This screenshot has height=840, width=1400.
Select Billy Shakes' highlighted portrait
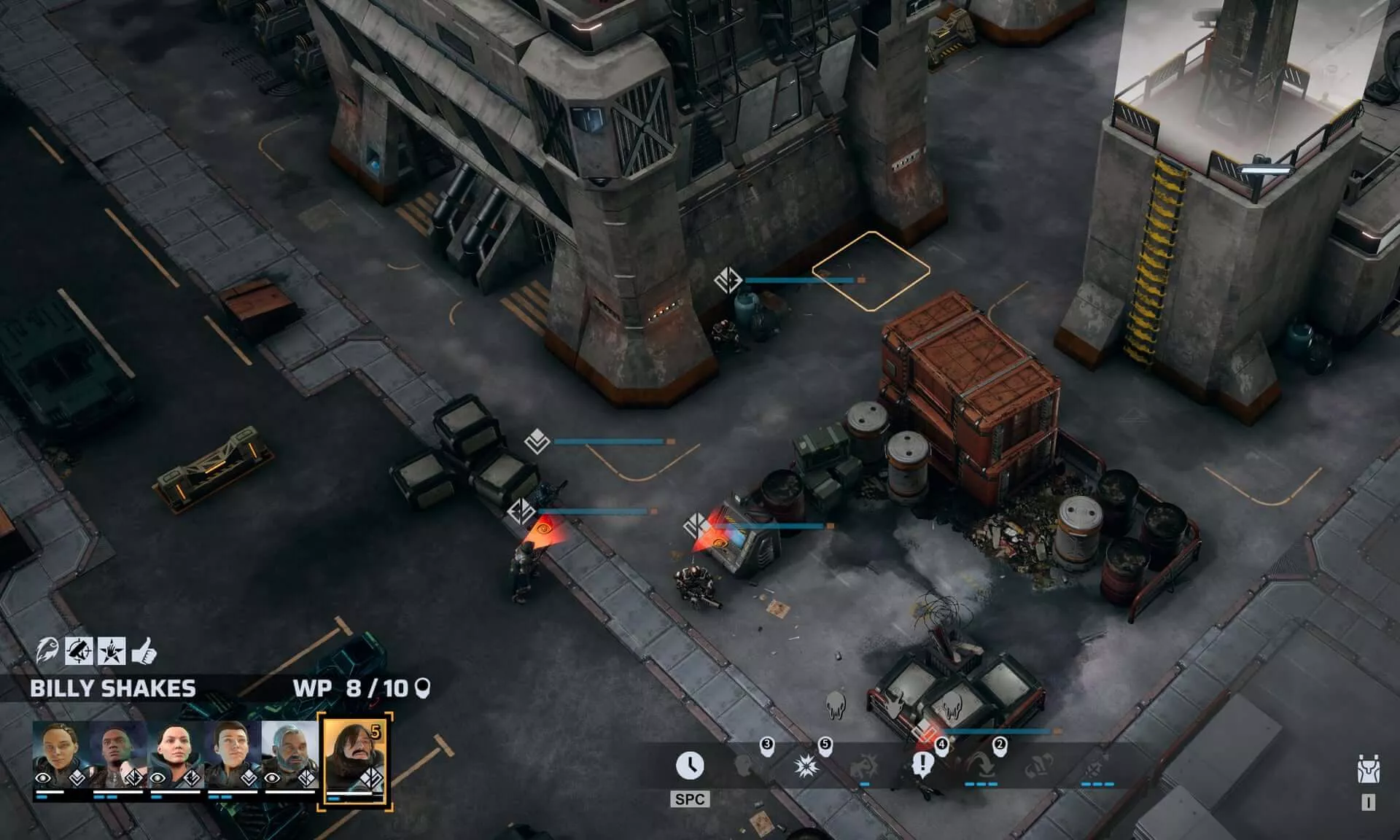354,759
